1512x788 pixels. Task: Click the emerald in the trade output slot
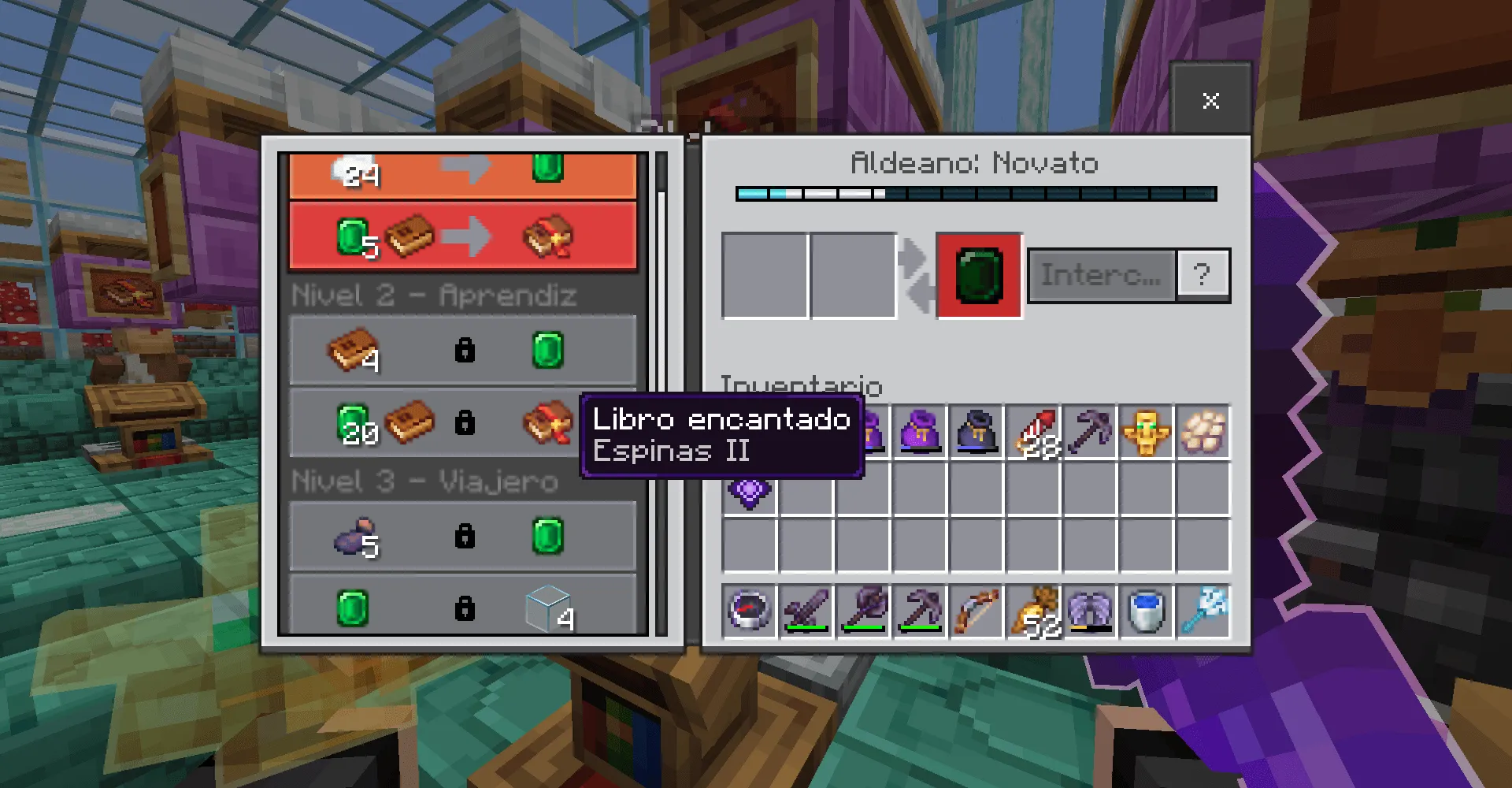[x=978, y=276]
